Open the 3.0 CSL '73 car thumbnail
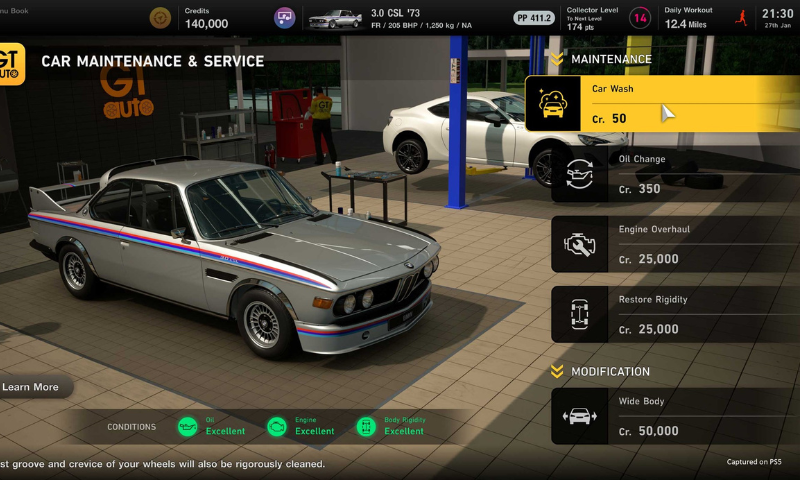800x480 pixels. tap(334, 18)
